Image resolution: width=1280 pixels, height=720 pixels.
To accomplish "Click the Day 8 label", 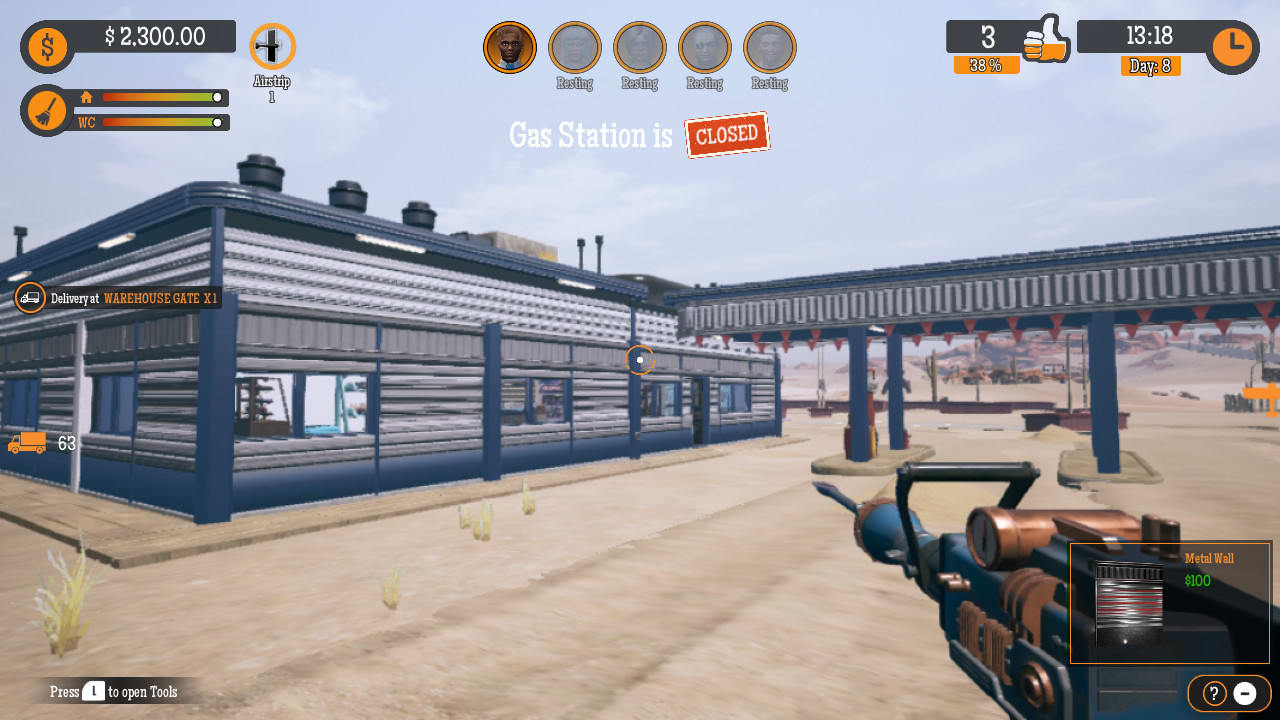I will point(1150,66).
